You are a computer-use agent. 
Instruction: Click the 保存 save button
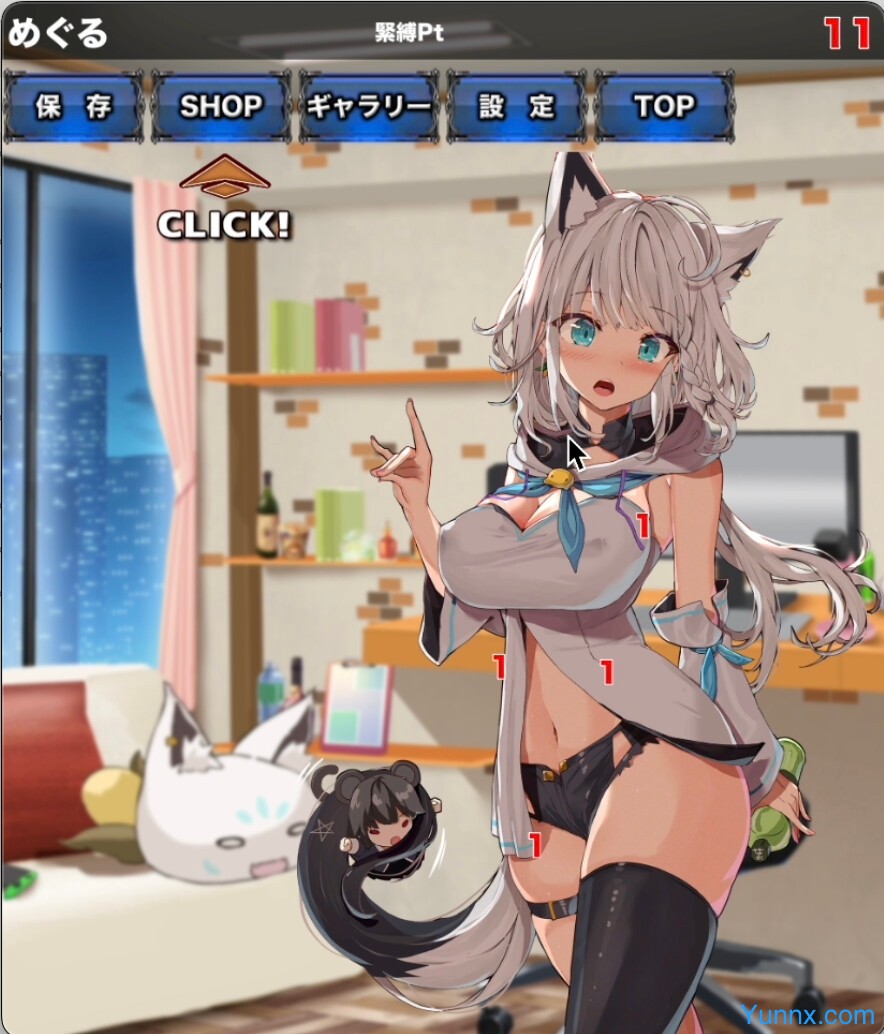click(x=73, y=107)
